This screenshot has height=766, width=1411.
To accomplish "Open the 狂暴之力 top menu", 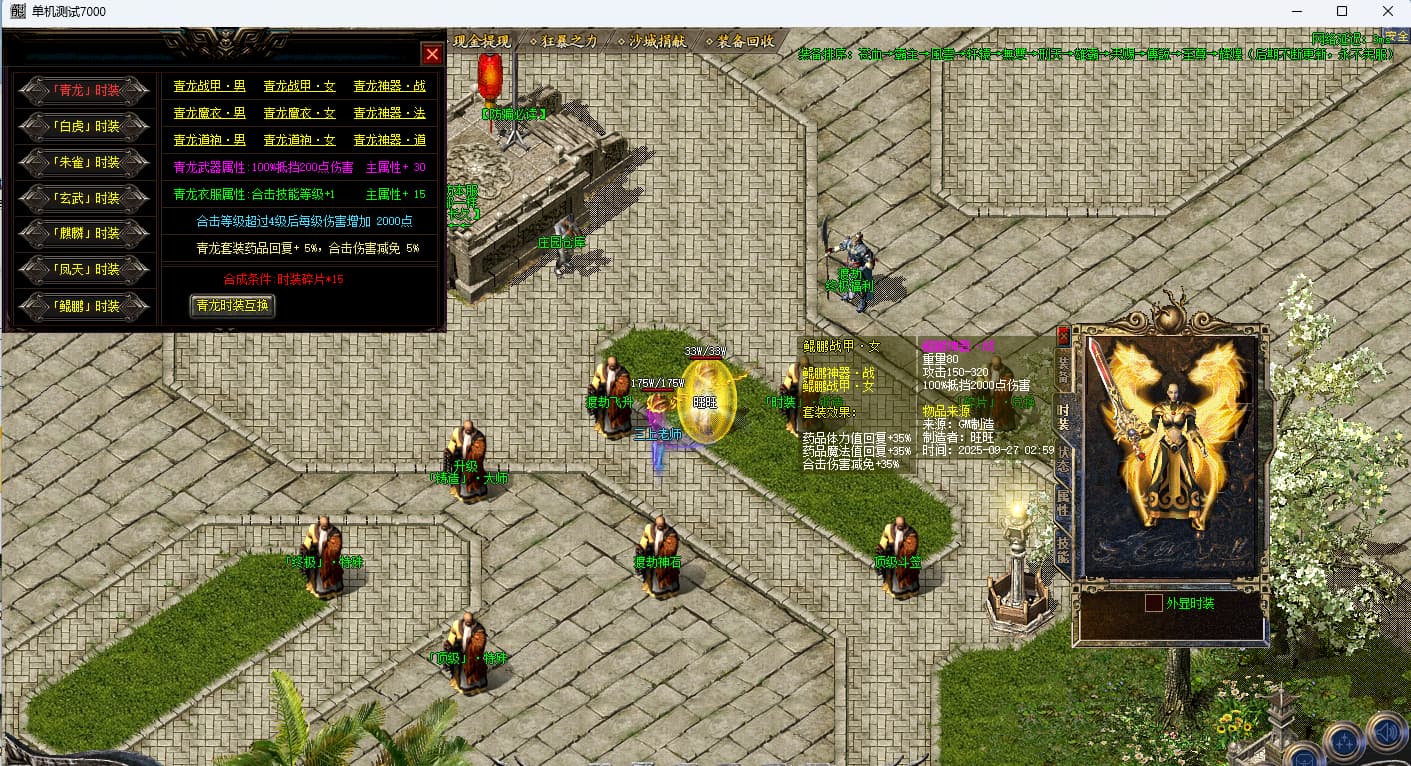I will [x=568, y=41].
